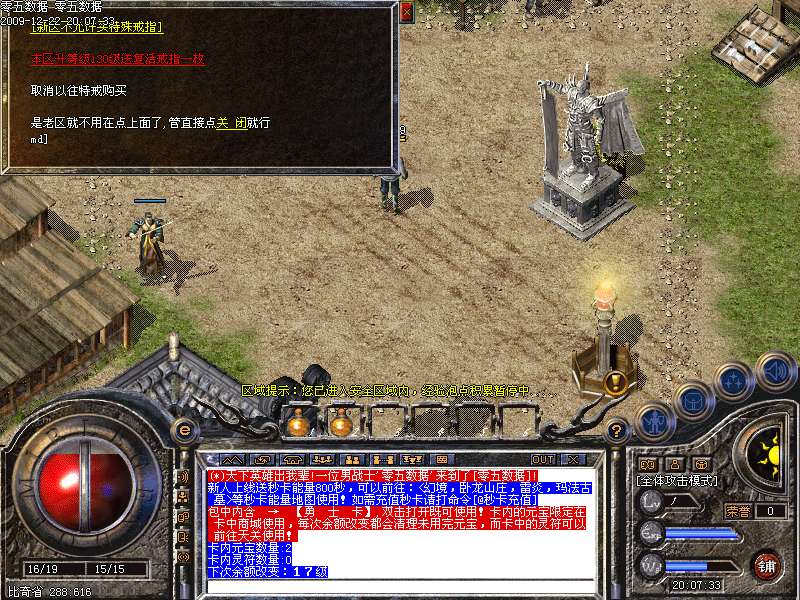
Task: Open the character figure orb button
Action: pos(655,421)
